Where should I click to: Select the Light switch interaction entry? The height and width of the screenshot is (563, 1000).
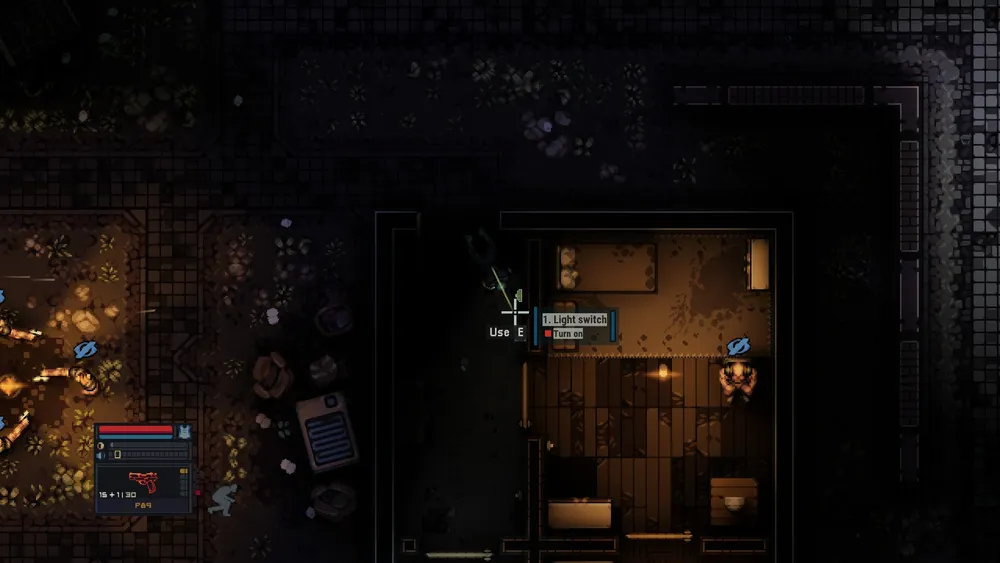[x=574, y=319]
